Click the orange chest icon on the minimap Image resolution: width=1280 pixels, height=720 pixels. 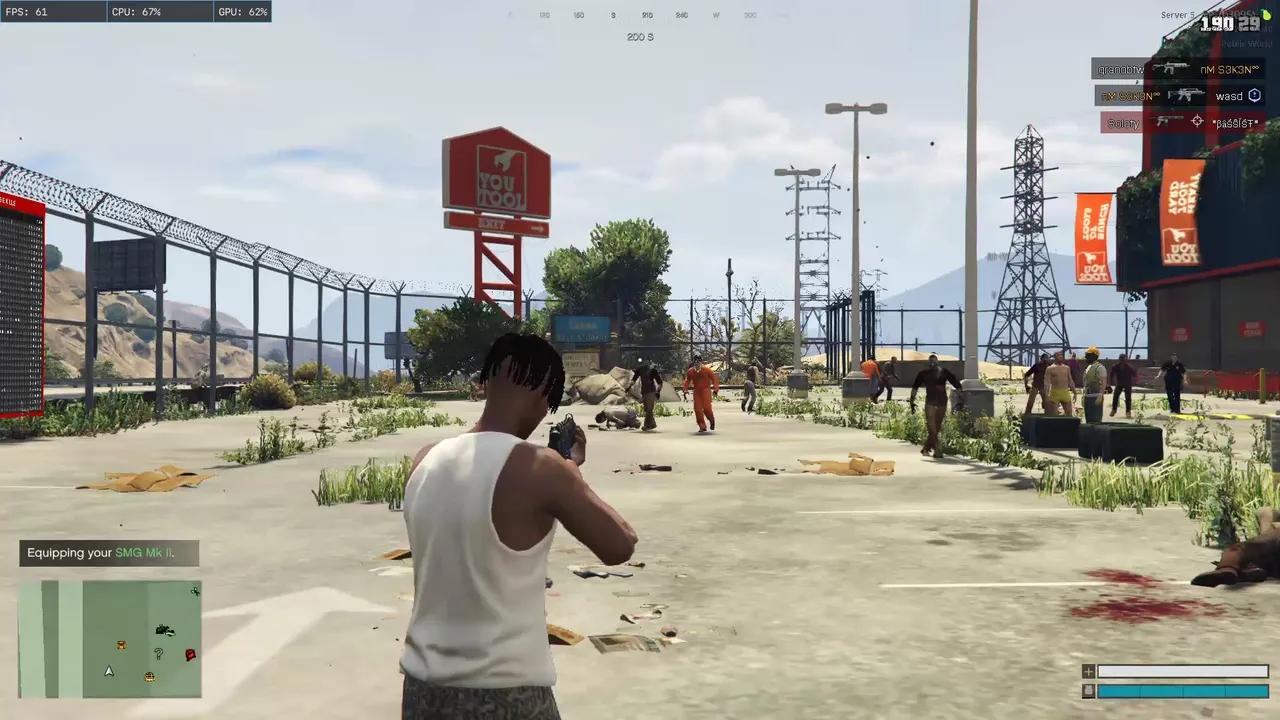121,645
